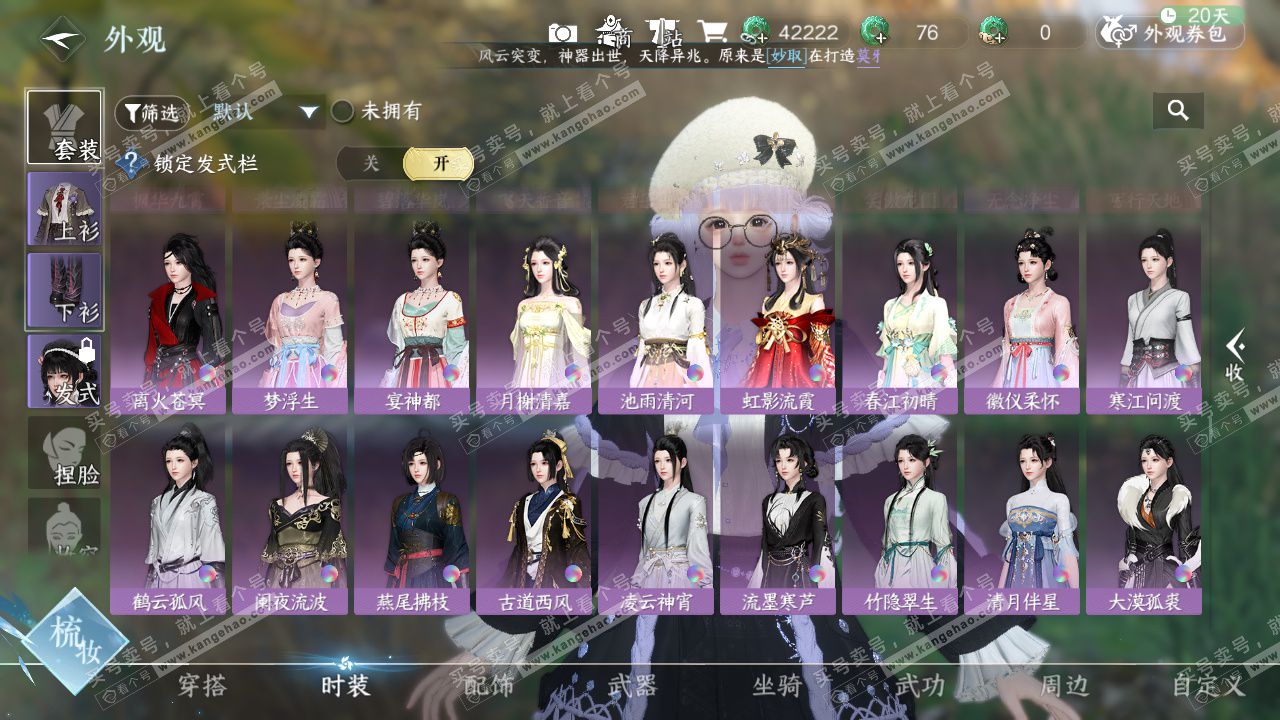Collapse the panel with the 收 arrow
The width and height of the screenshot is (1280, 720).
(1235, 355)
